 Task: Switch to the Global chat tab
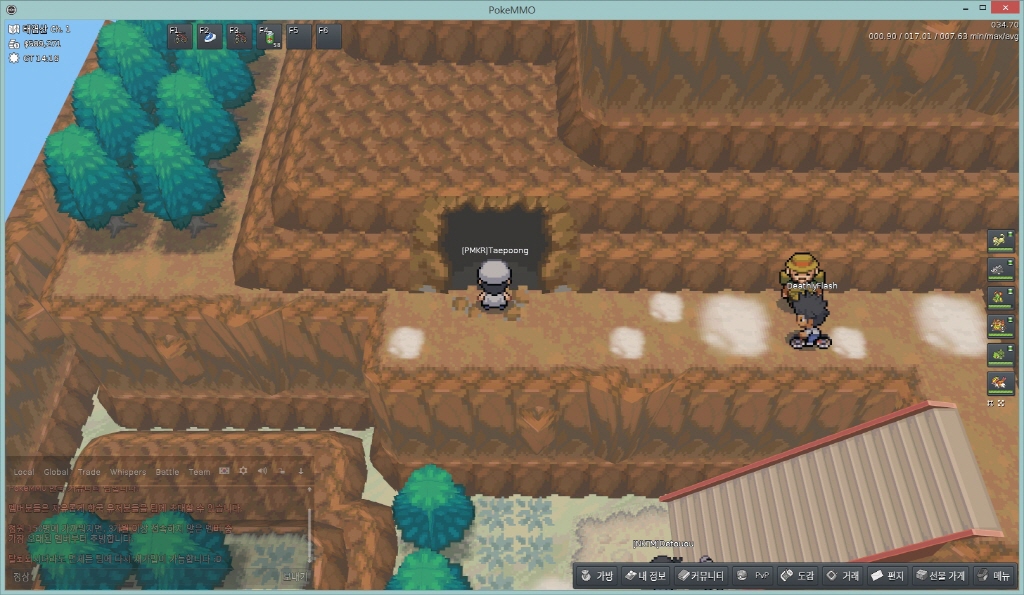[57, 472]
